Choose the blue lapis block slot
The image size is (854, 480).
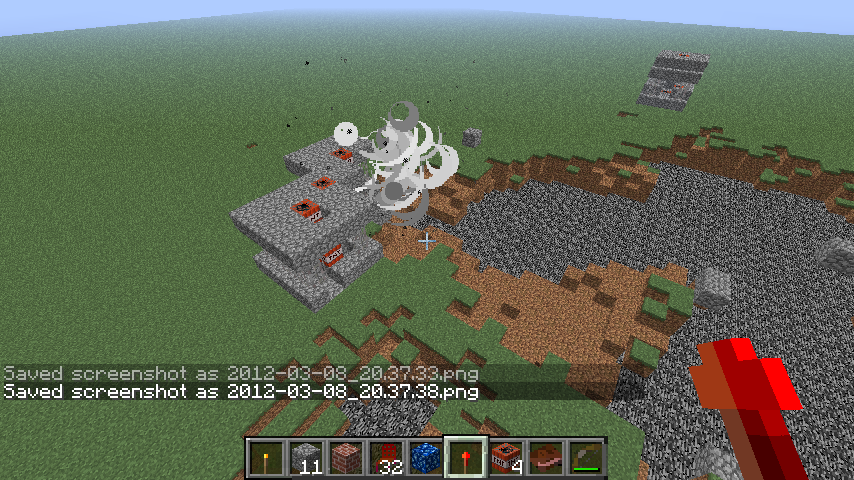[x=425, y=459]
